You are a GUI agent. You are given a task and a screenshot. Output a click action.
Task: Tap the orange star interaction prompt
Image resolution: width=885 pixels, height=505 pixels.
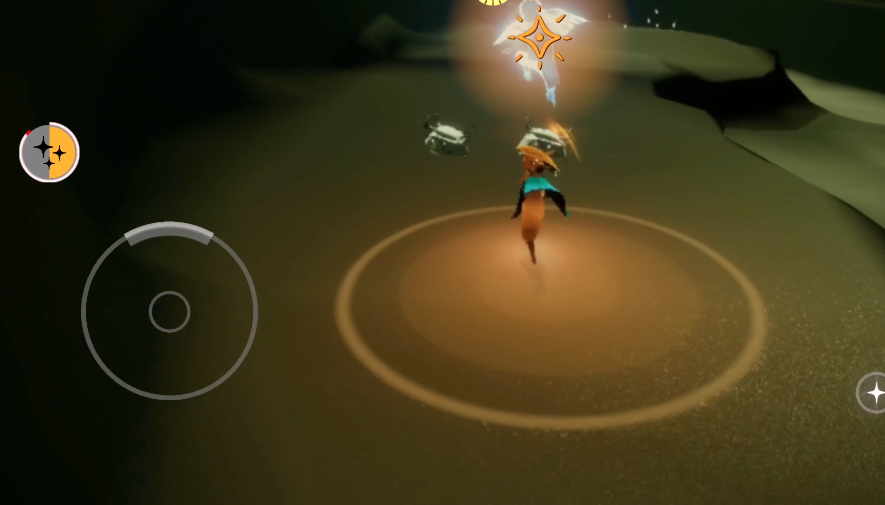539,38
